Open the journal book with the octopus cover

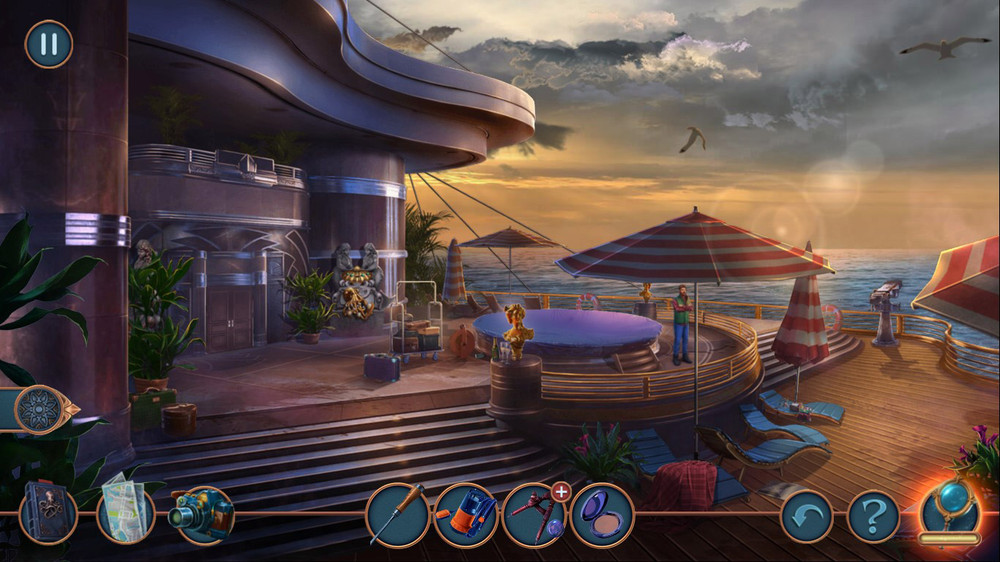click(48, 514)
